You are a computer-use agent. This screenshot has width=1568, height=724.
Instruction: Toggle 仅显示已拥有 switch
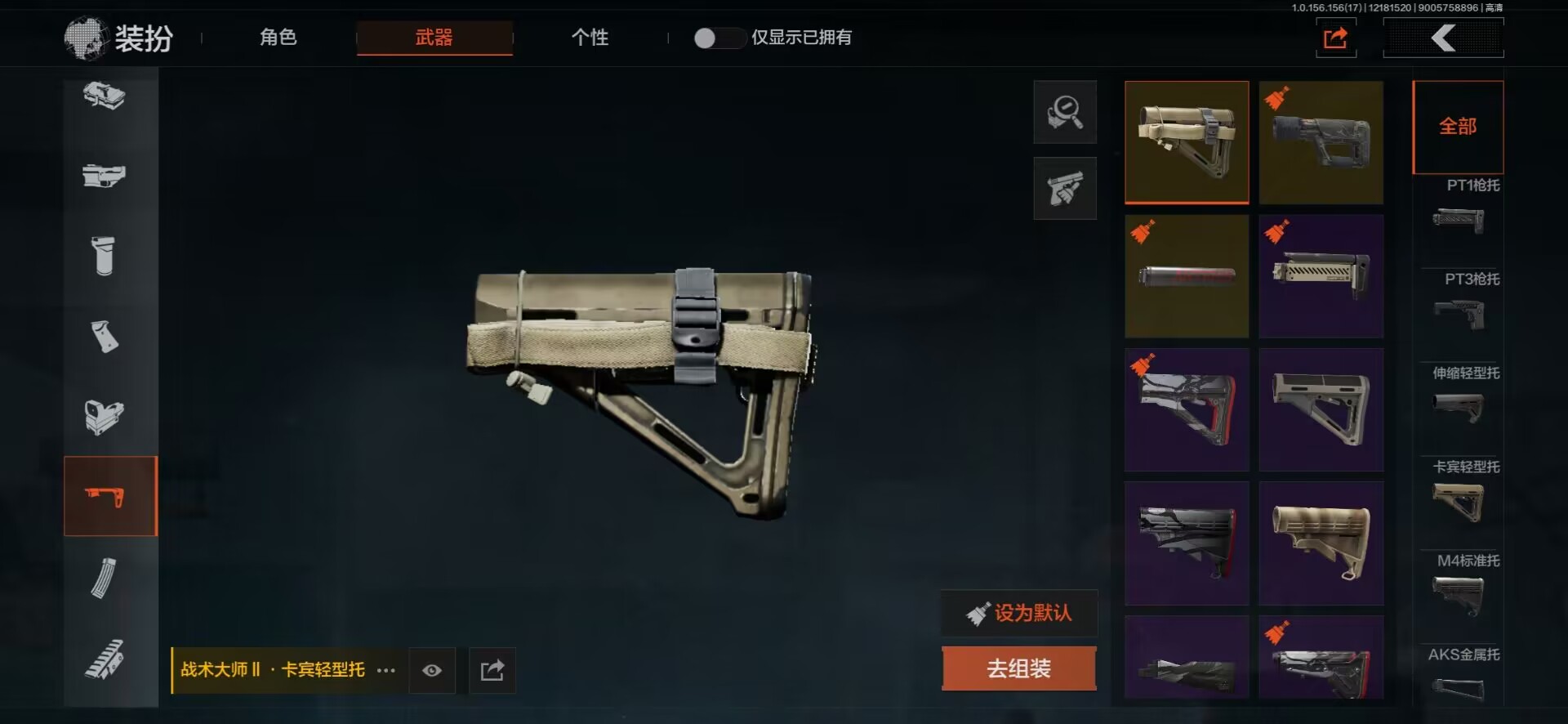click(x=716, y=38)
